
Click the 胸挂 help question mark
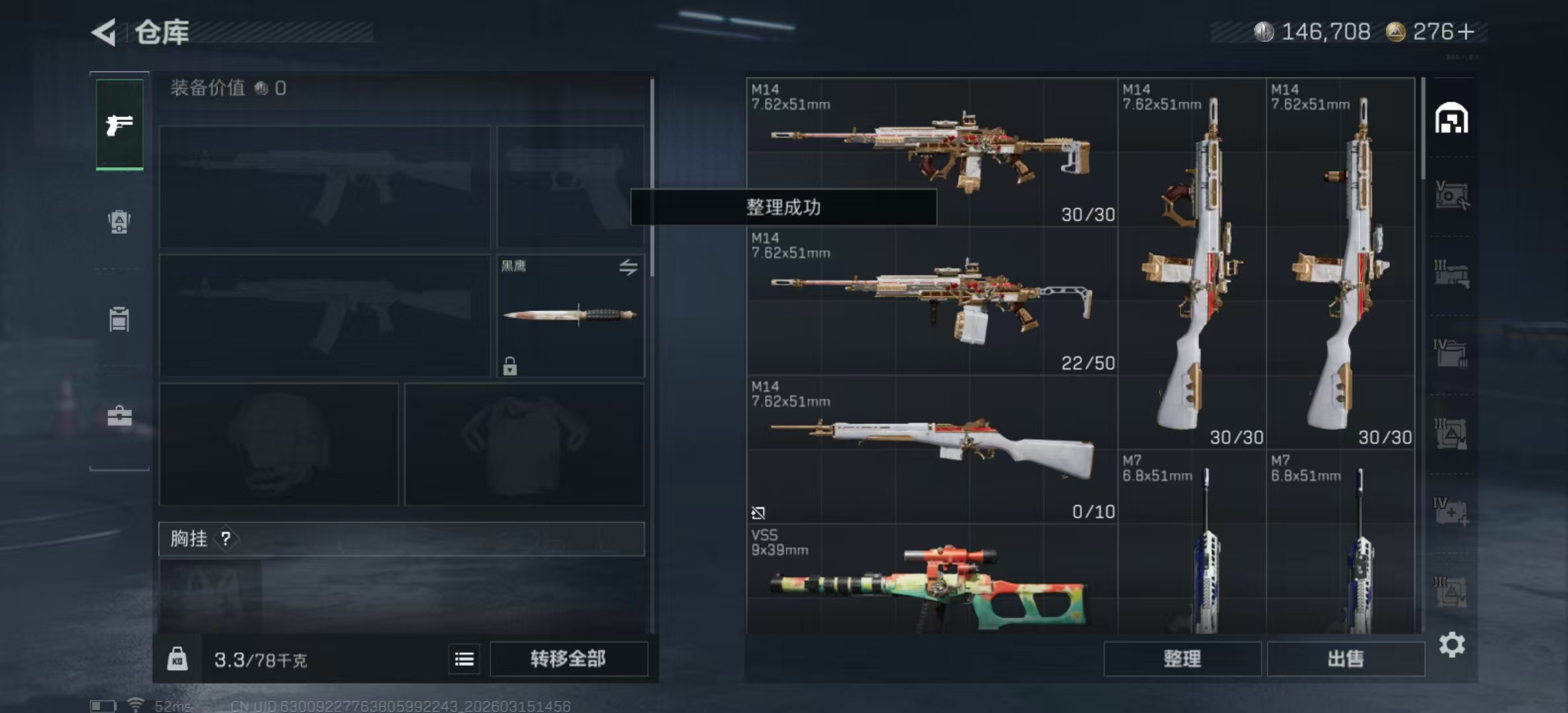coord(226,539)
